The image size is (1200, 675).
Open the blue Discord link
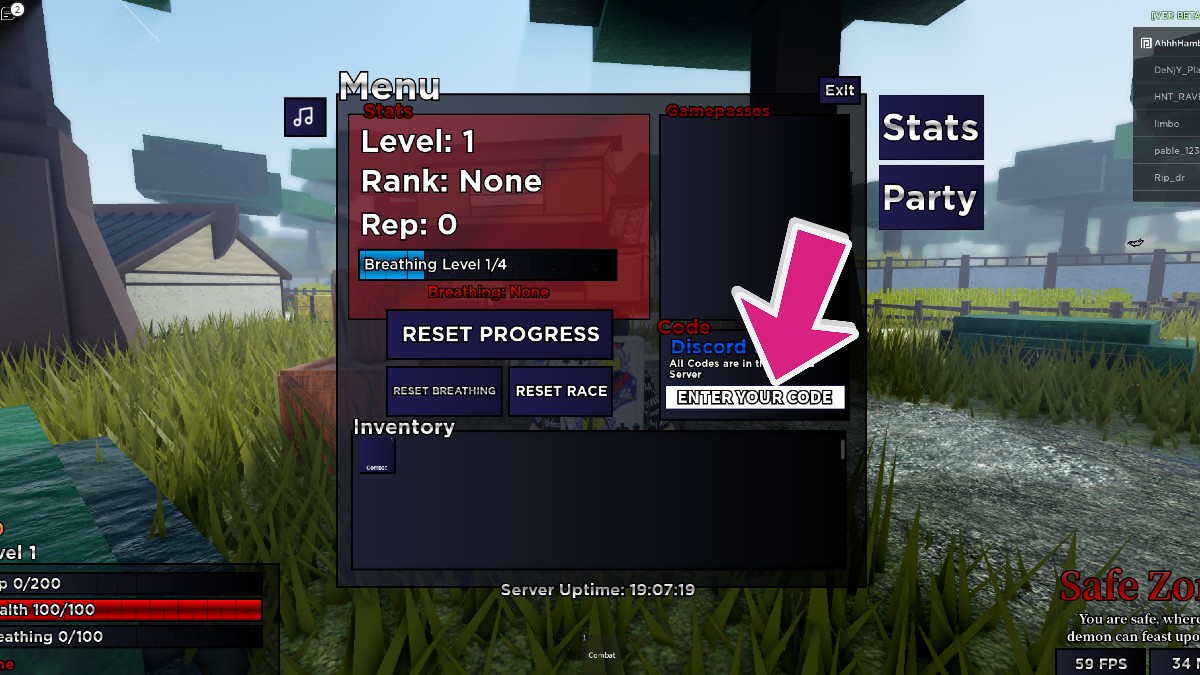coord(708,346)
